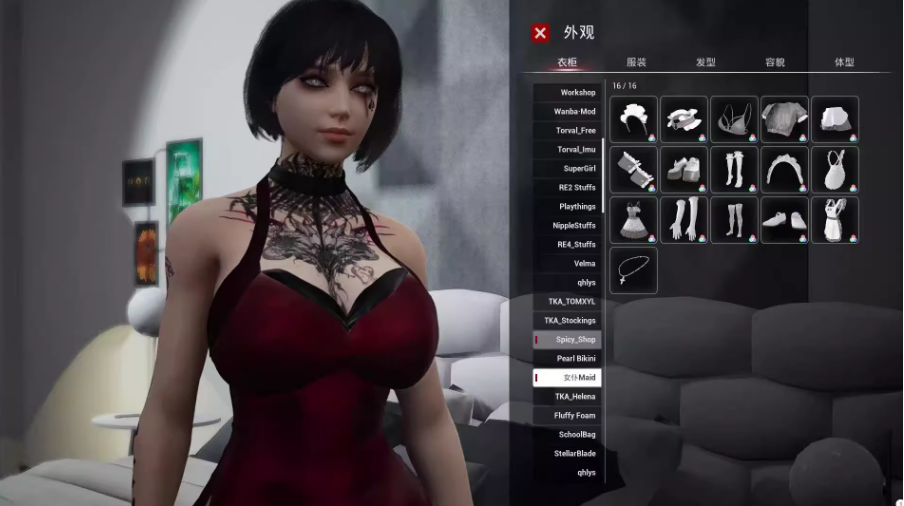Close the appearance panel with red X
Screen dimensions: 904x506
click(x=540, y=33)
